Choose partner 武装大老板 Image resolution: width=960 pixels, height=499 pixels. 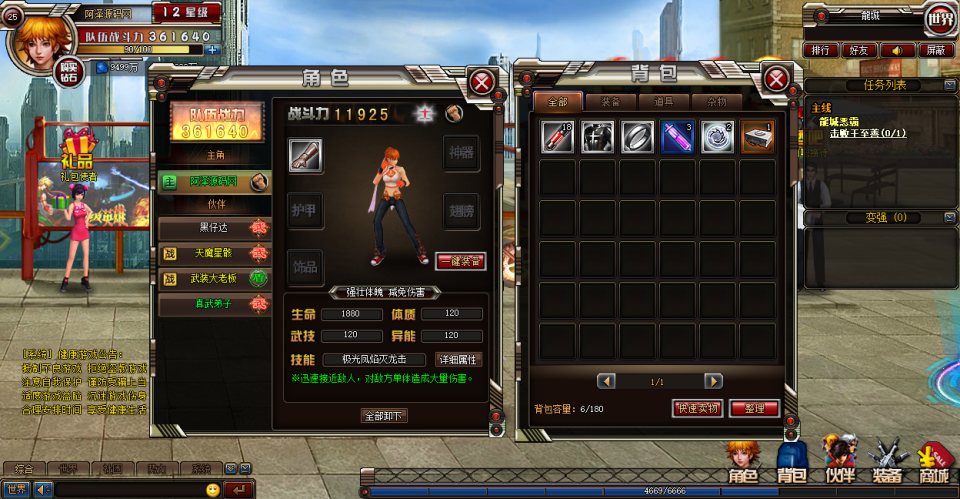click(215, 277)
